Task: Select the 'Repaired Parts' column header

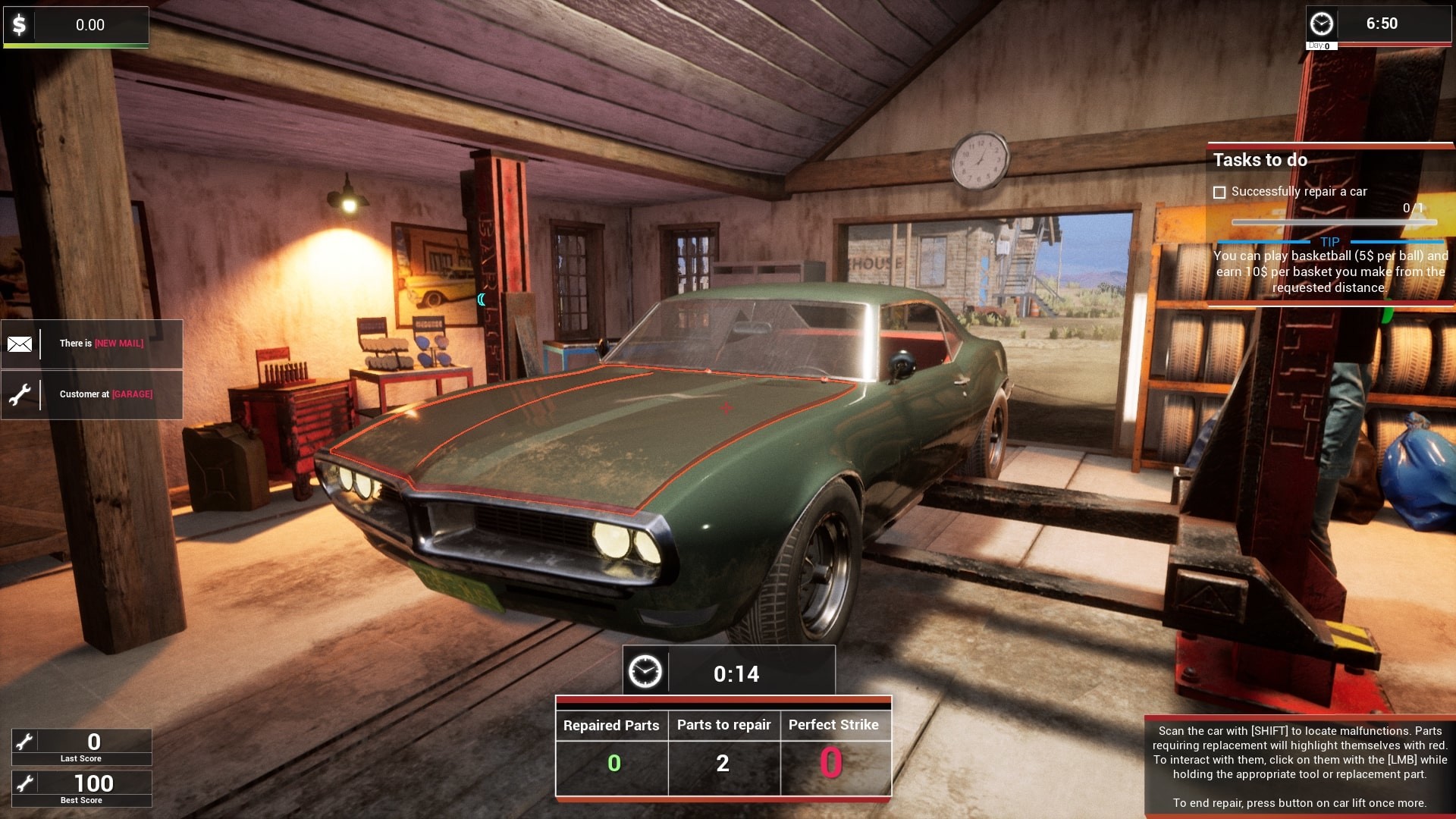Action: point(611,725)
